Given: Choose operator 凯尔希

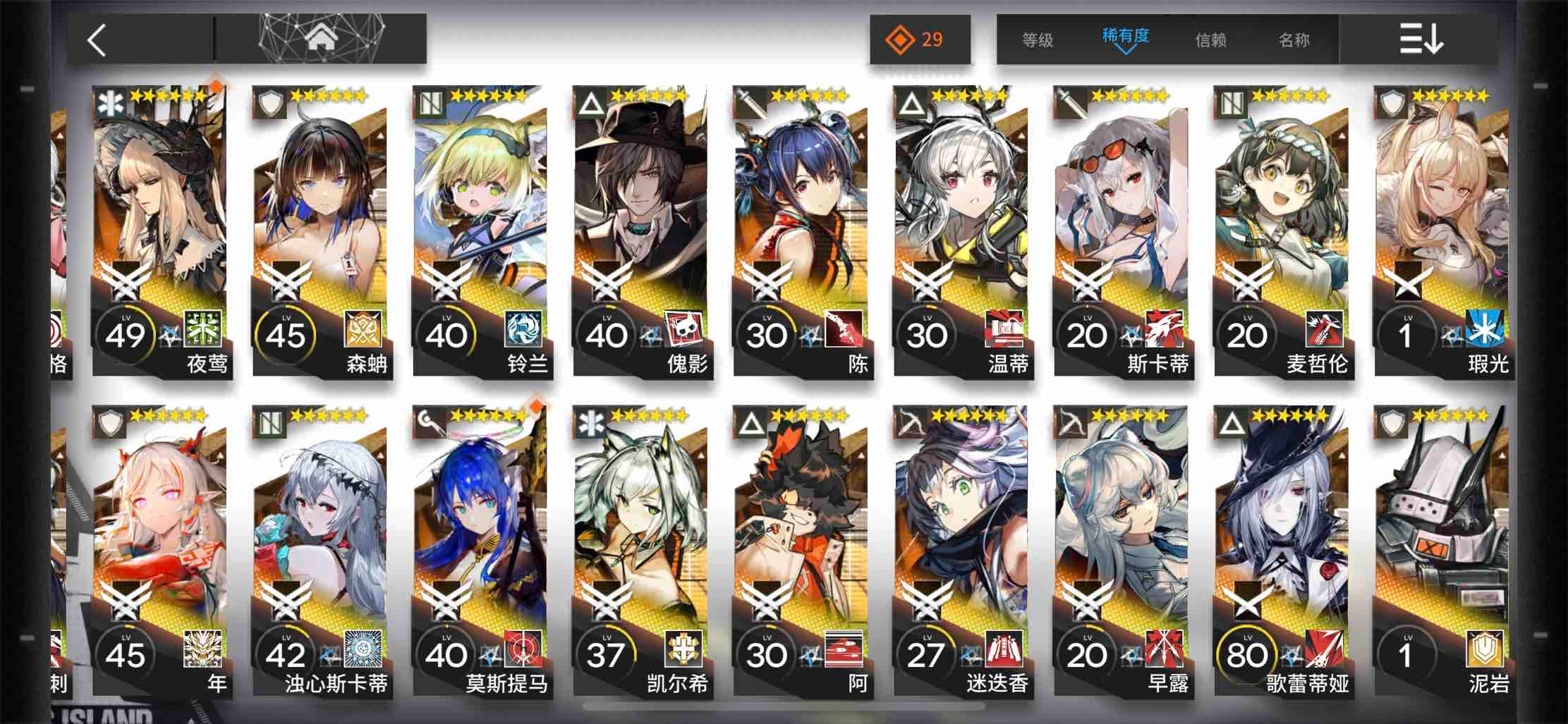Looking at the screenshot, I should coord(640,550).
